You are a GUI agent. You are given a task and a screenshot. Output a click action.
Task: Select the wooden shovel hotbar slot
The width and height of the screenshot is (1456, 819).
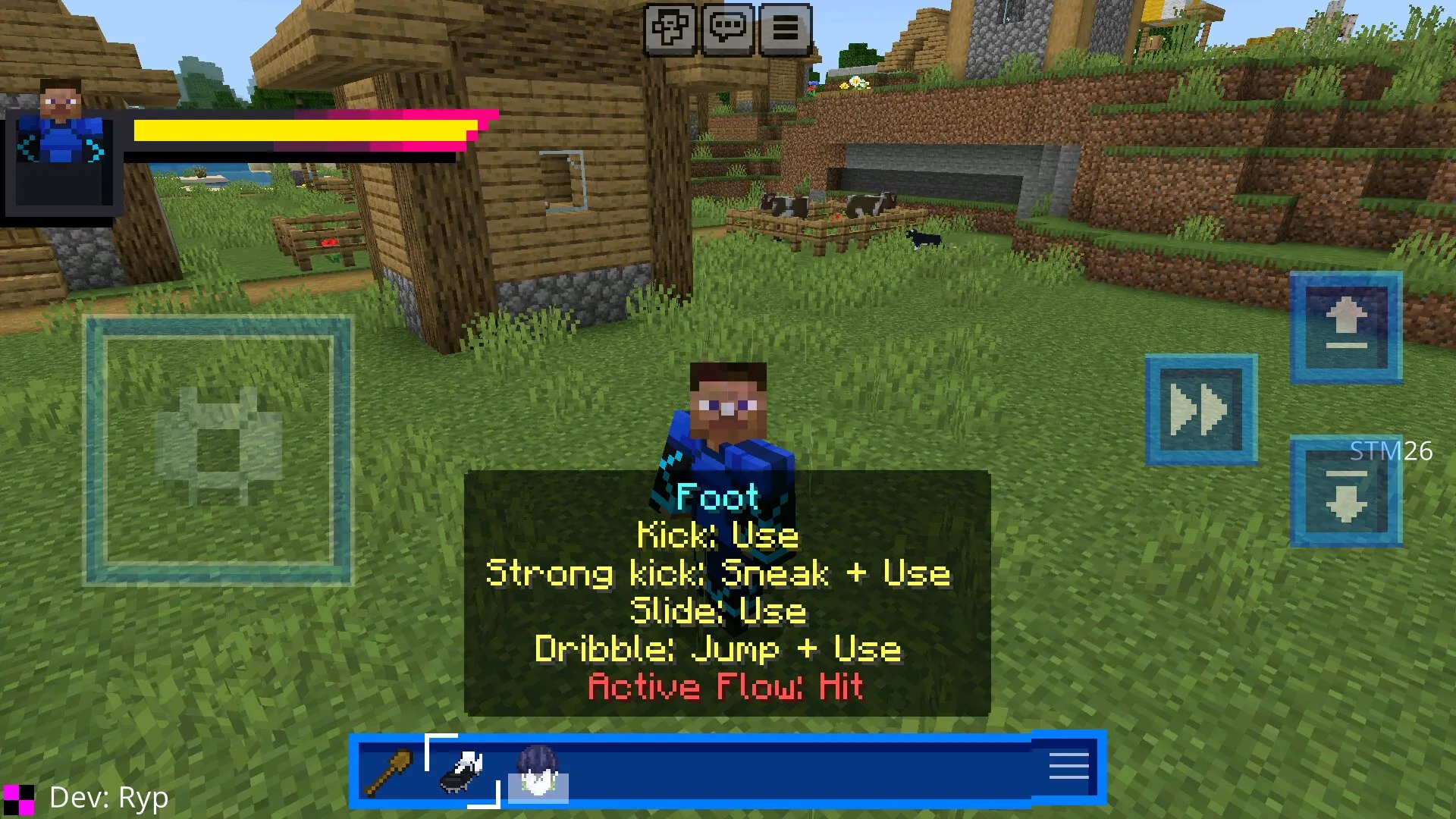[x=388, y=770]
